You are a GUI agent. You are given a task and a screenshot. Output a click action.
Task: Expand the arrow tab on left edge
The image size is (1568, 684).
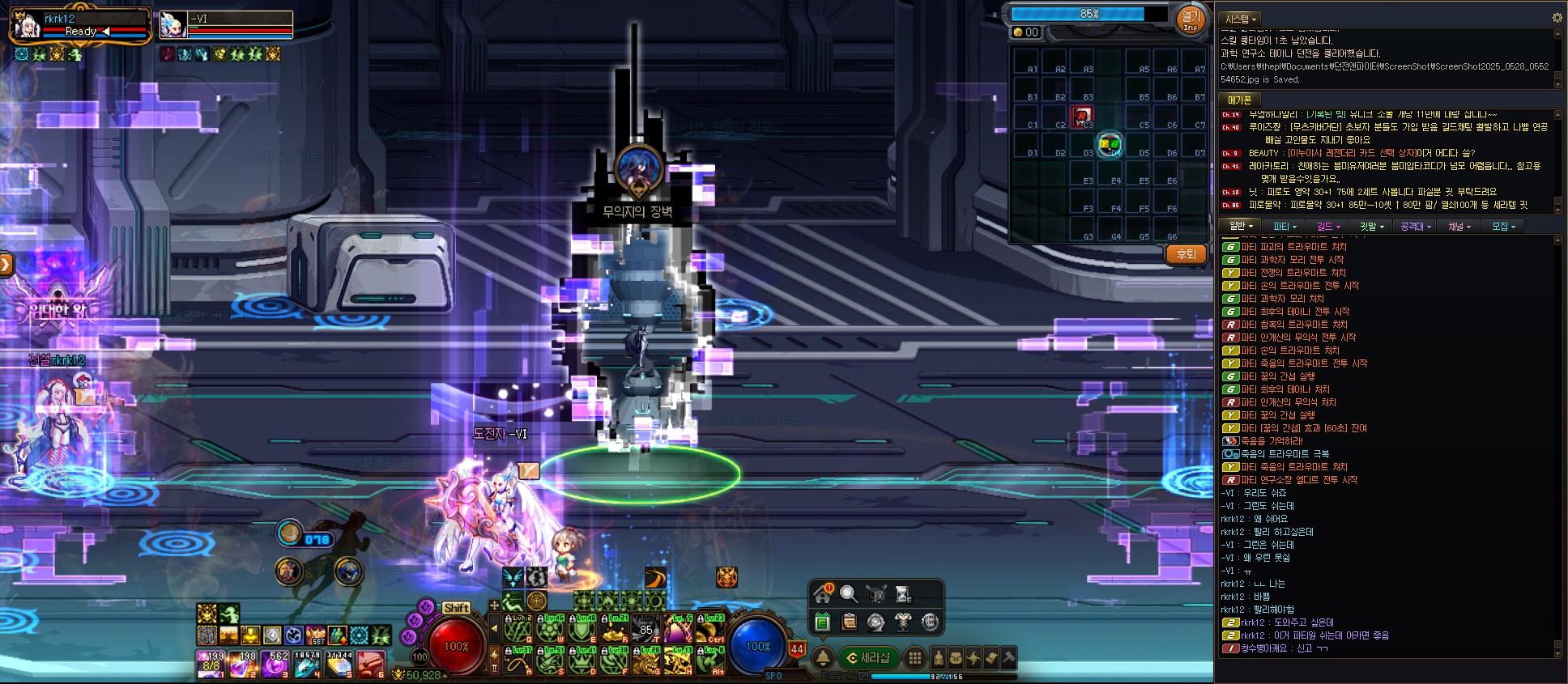[6, 264]
